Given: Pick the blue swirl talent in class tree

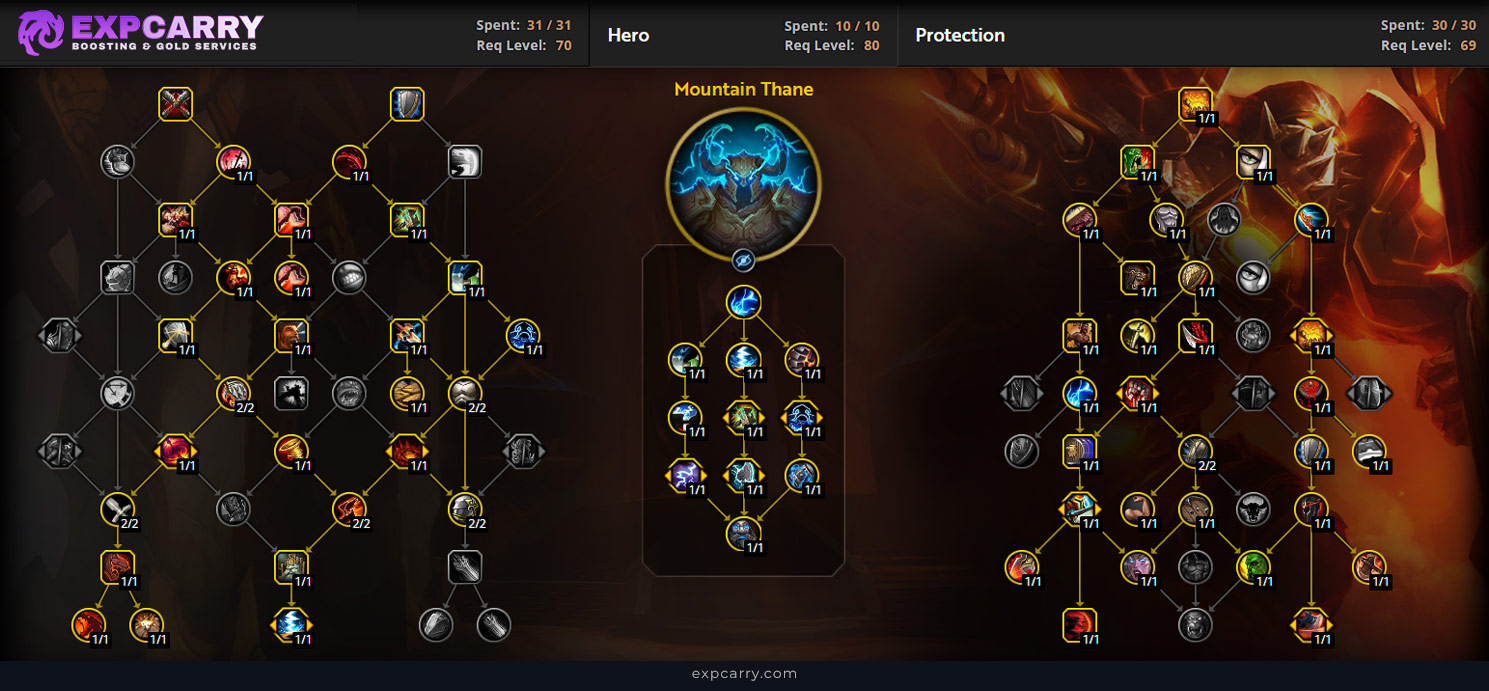Looking at the screenshot, I should tap(523, 335).
